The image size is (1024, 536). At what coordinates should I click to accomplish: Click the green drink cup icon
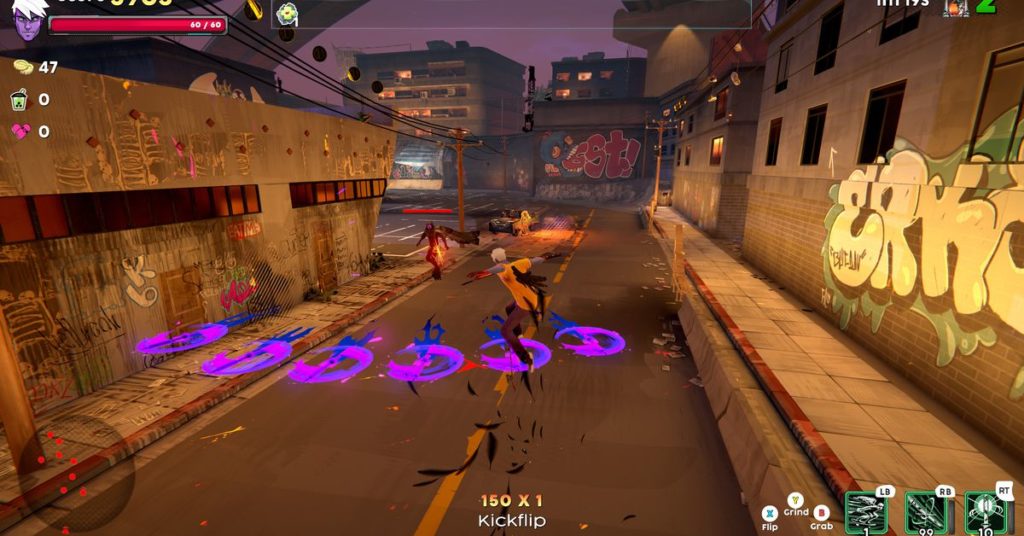[x=21, y=99]
